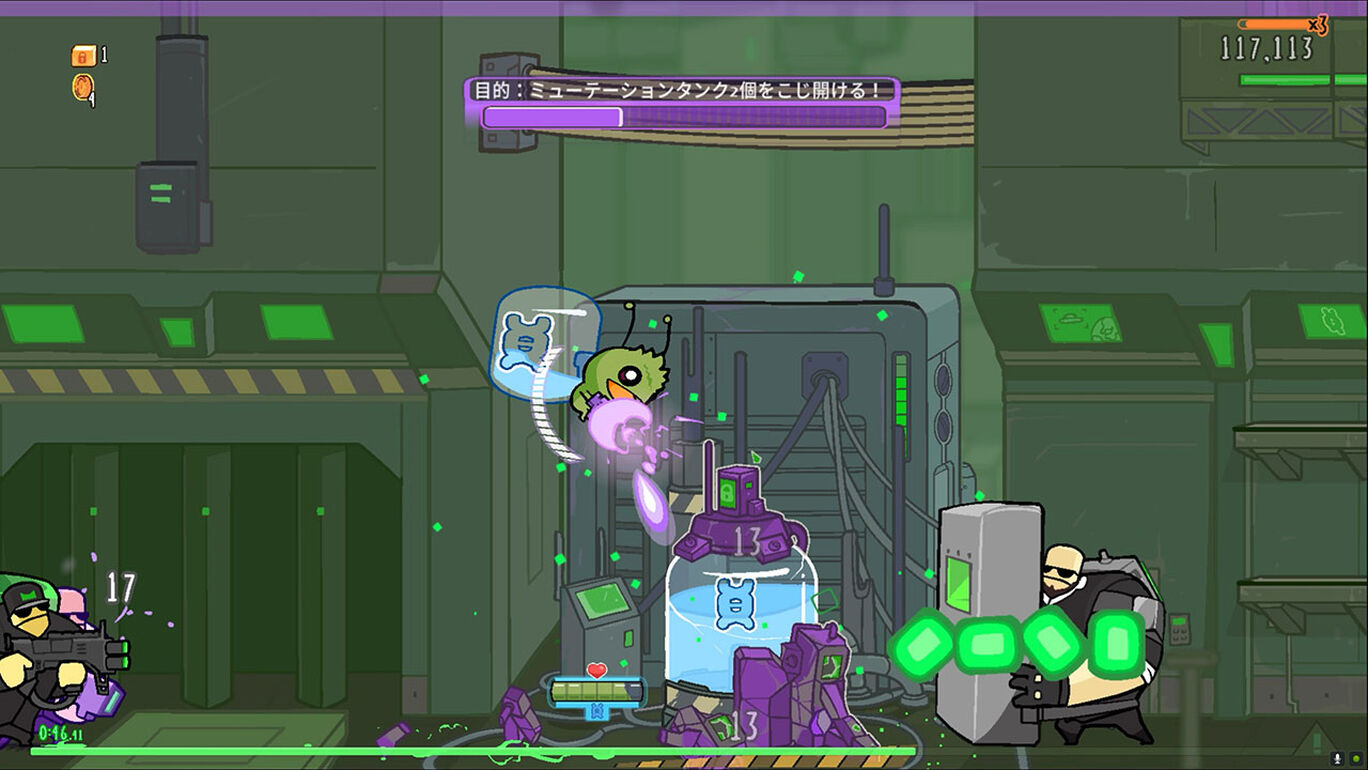Click the orange coin icon

coord(82,87)
